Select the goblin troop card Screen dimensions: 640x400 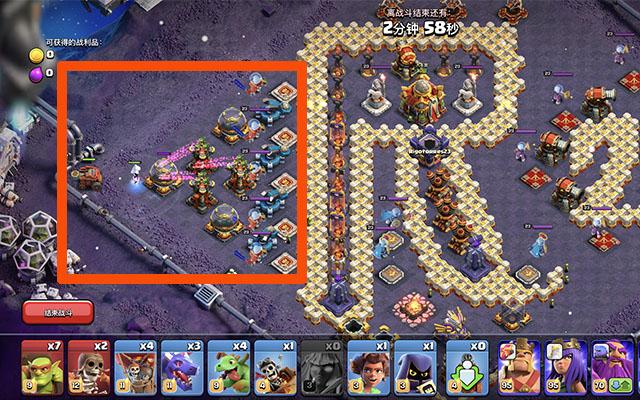[x=40, y=366]
